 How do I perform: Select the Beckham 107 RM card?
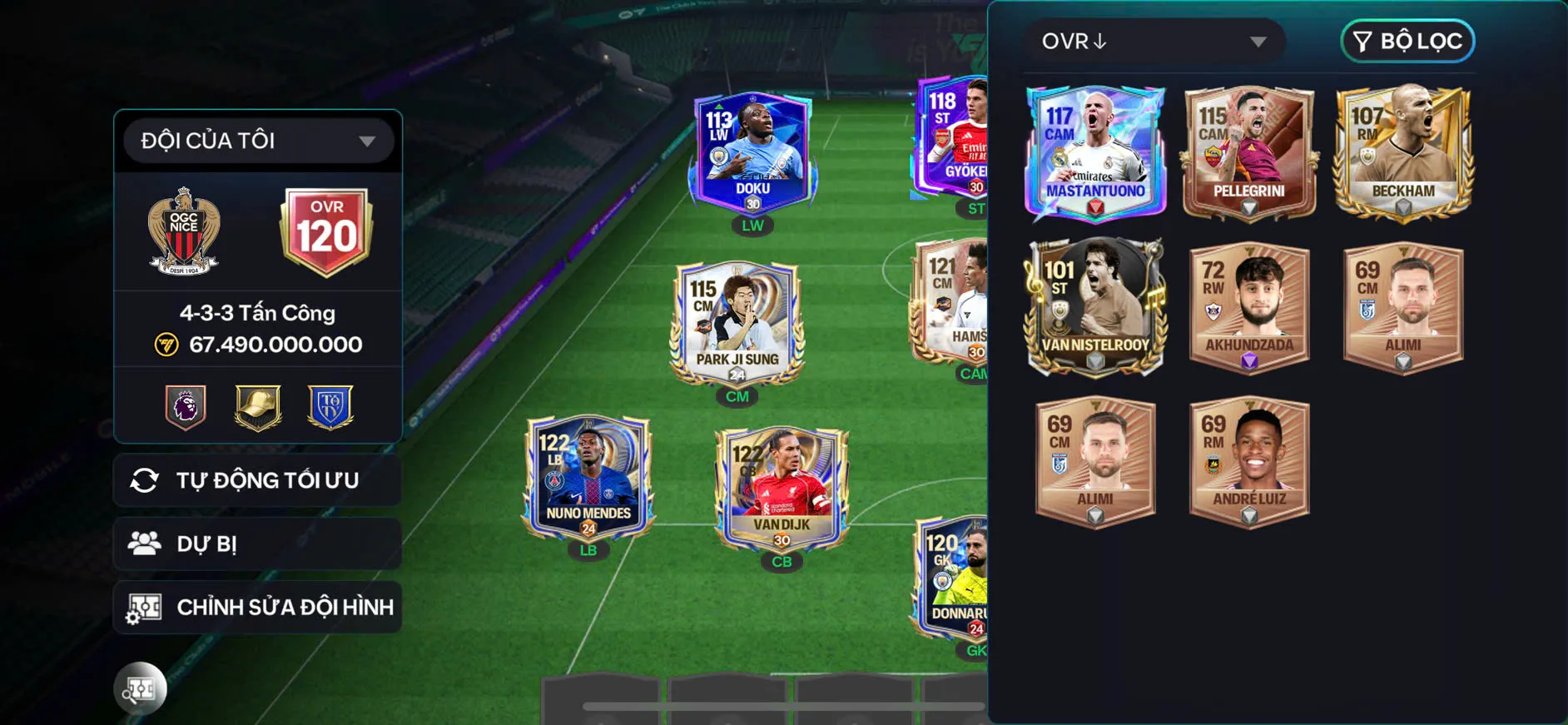[1403, 154]
